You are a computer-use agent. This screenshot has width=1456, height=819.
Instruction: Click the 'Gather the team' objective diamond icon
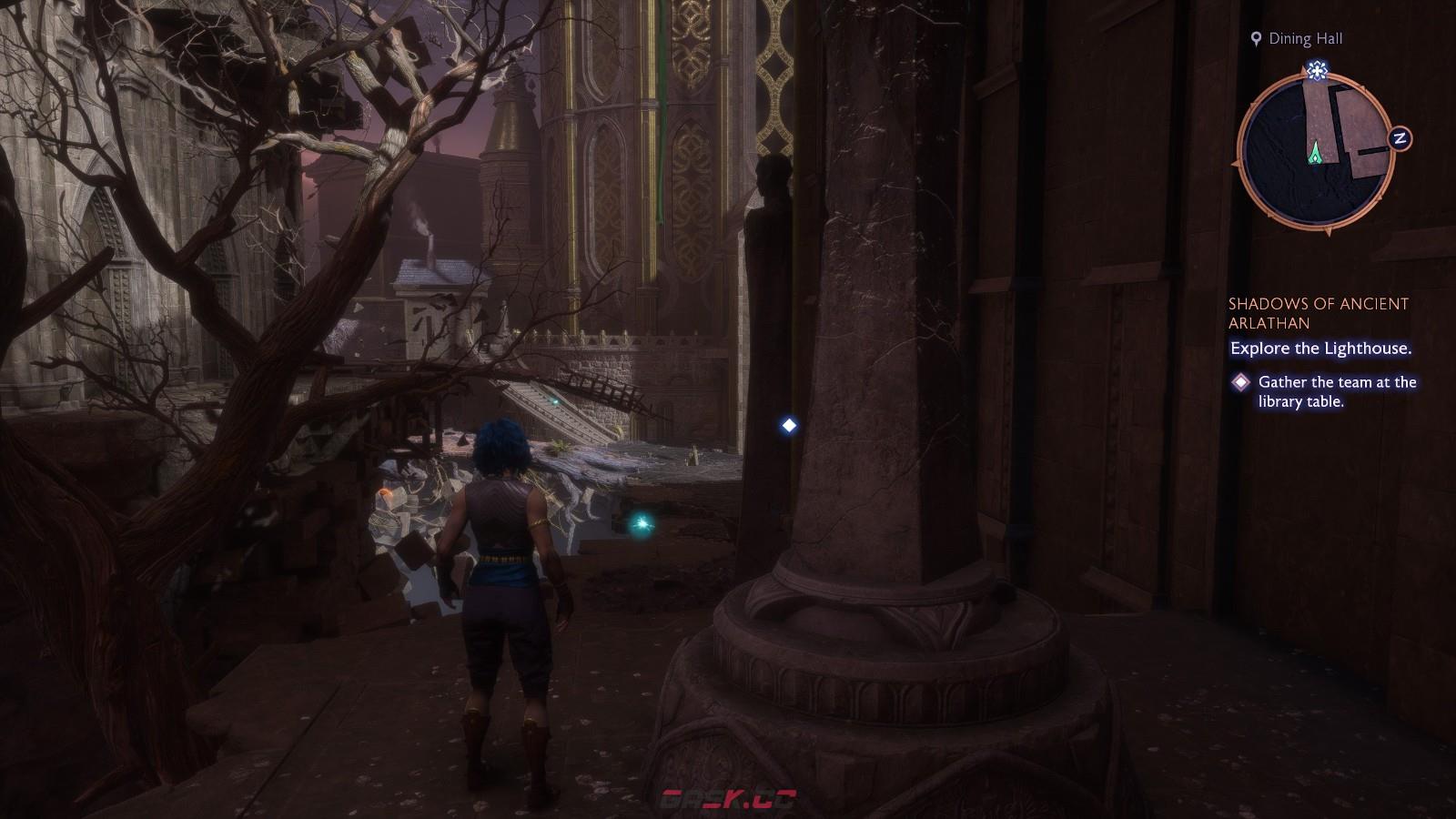1240,382
